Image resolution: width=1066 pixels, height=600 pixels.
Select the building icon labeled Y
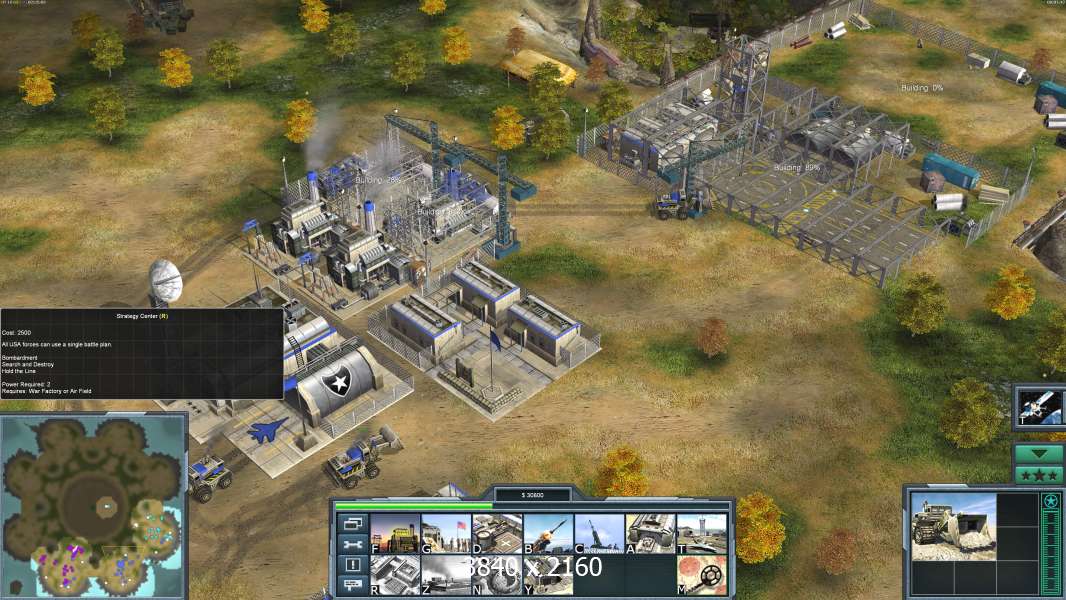[x=548, y=575]
